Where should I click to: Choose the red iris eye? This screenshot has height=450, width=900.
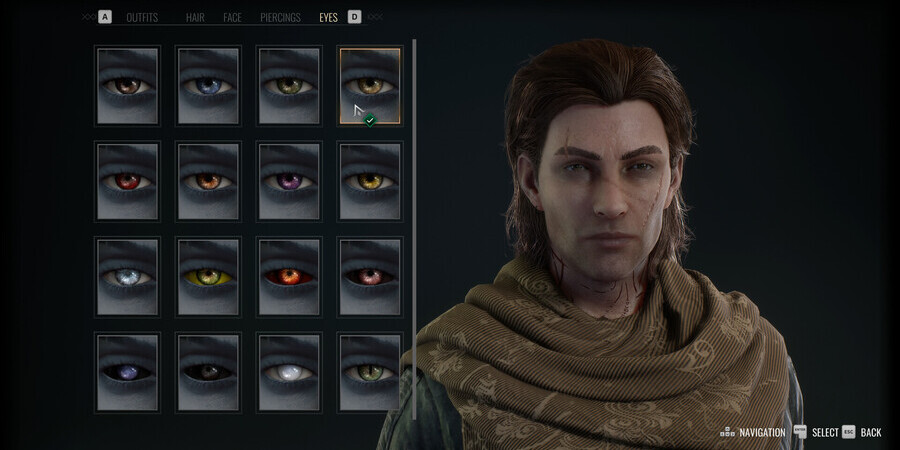[x=127, y=181]
